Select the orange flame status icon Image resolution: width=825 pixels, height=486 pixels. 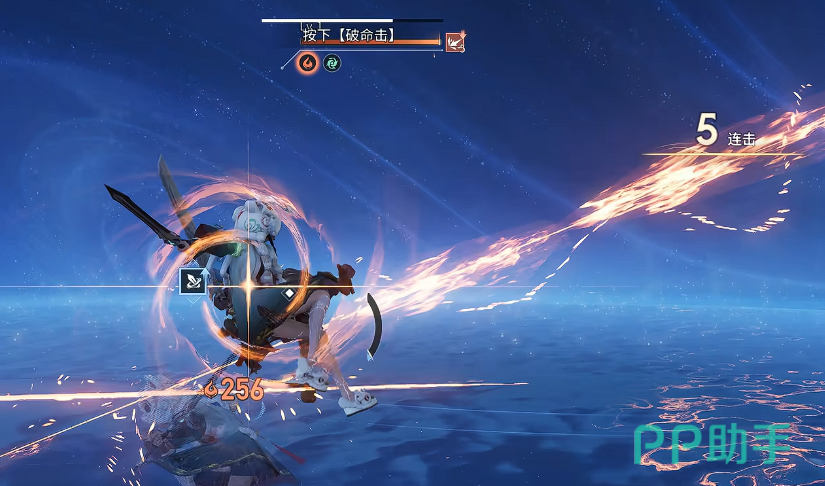(308, 63)
